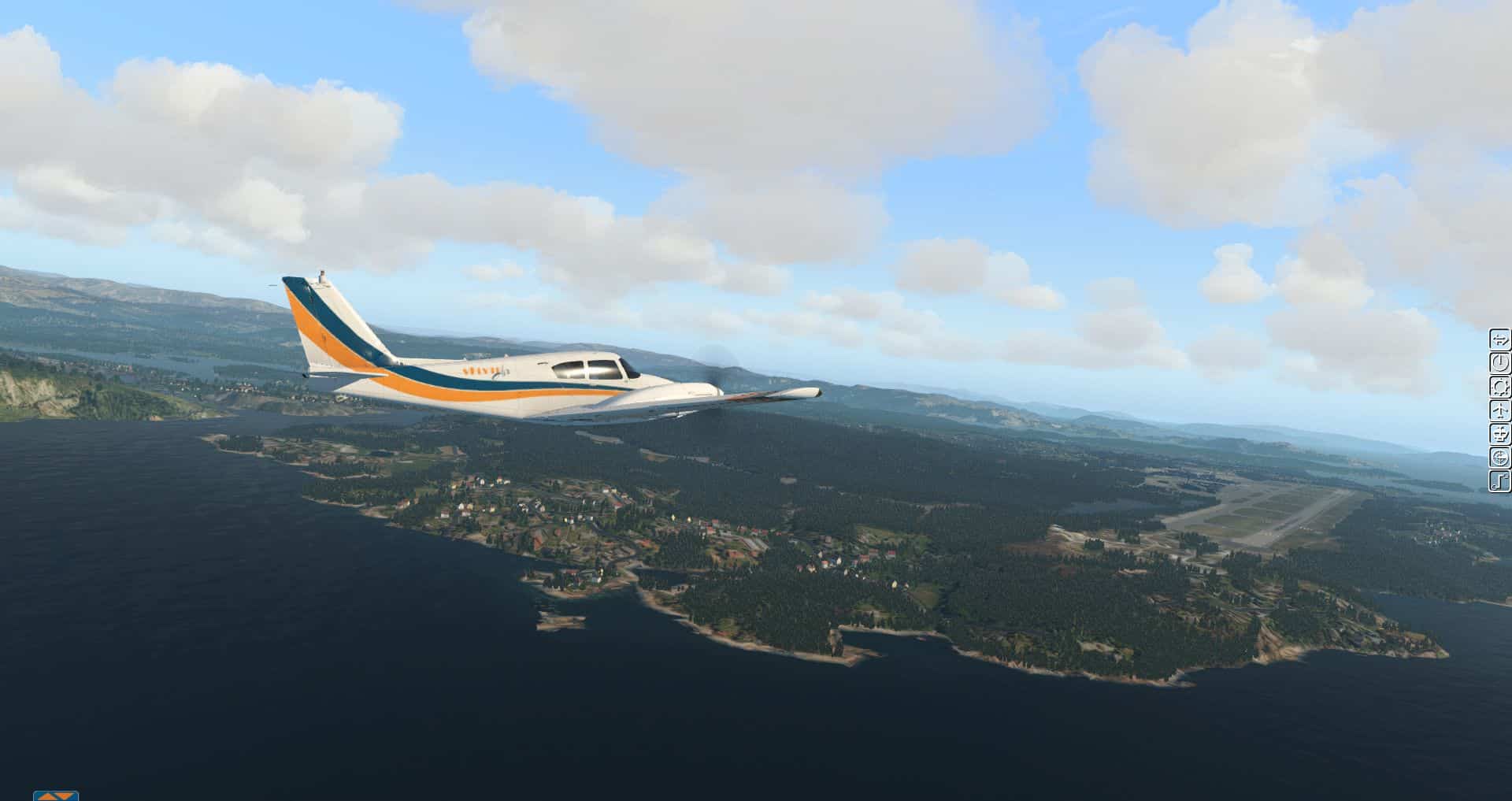Click the airplane icon in the side toolbar
The image size is (1512, 801).
[x=1499, y=410]
